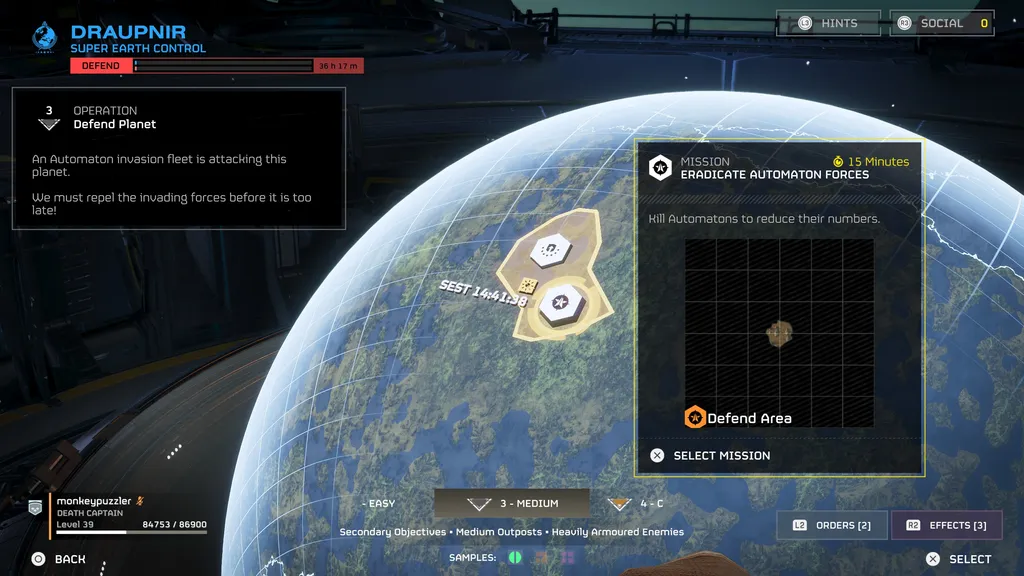Switch to the Easy difficulty

[x=379, y=503]
